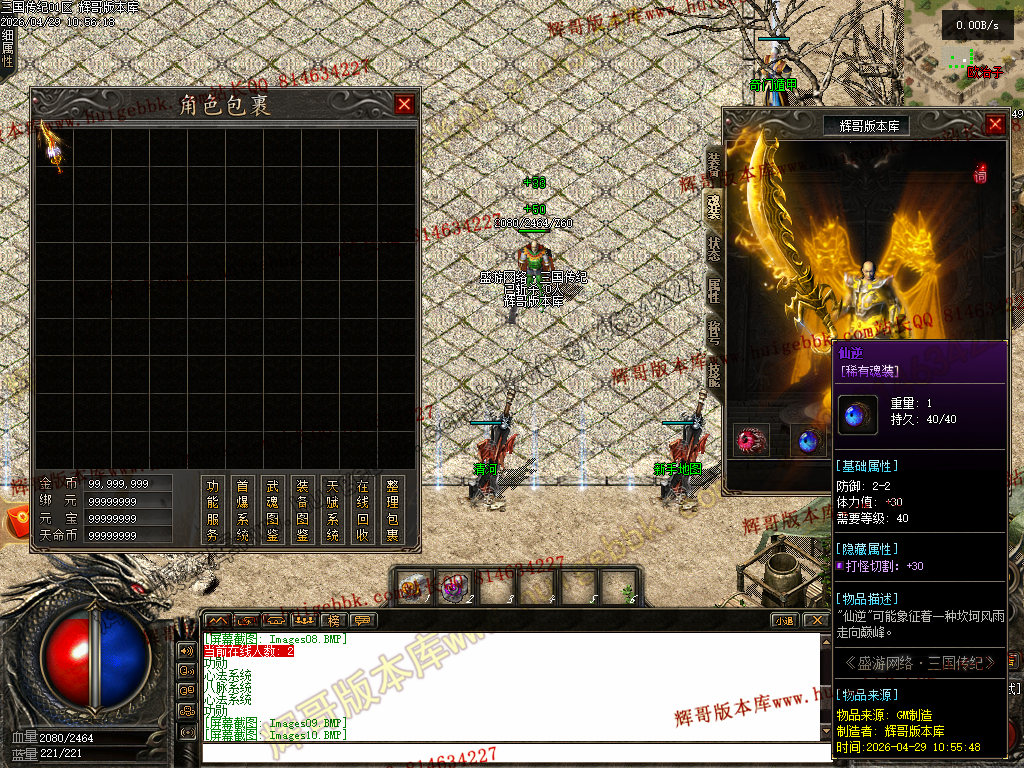Click the chat text input field
The height and width of the screenshot is (768, 1024).
tap(515, 752)
